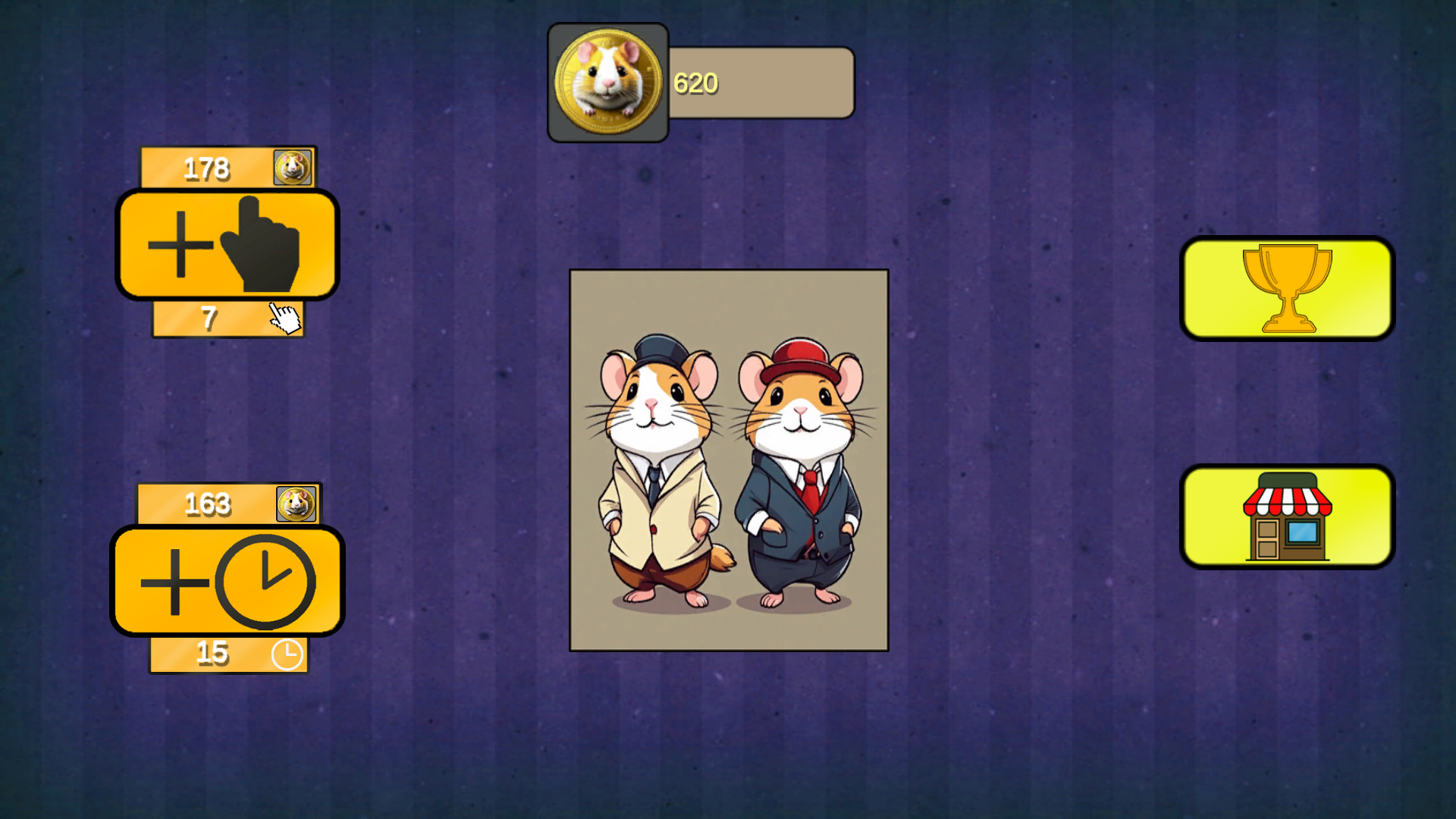Viewport: 1456px width, 819px height.
Task: Click the 163 cost label above the timer upgrade
Action: pyautogui.click(x=206, y=503)
